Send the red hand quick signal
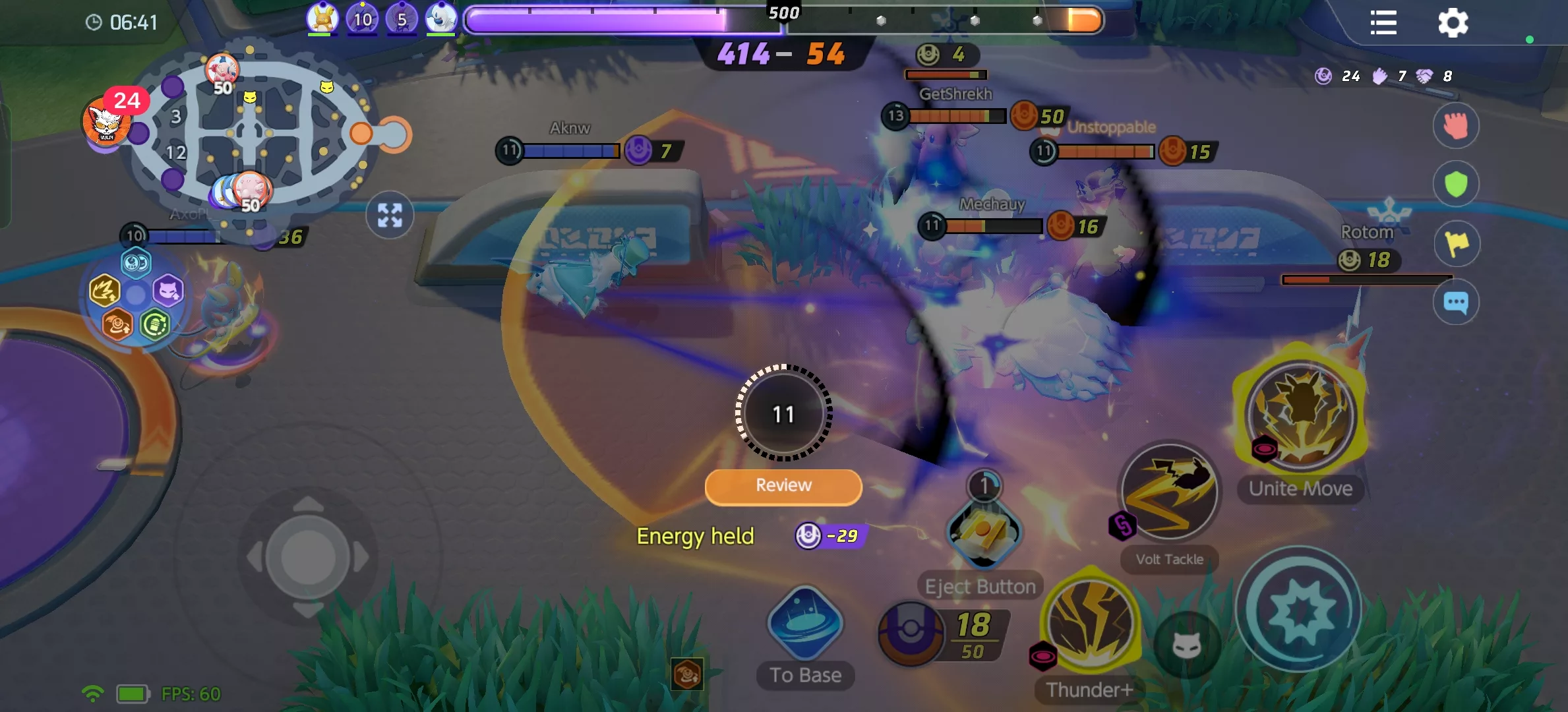Screen dimensions: 1568x712 1456,125
